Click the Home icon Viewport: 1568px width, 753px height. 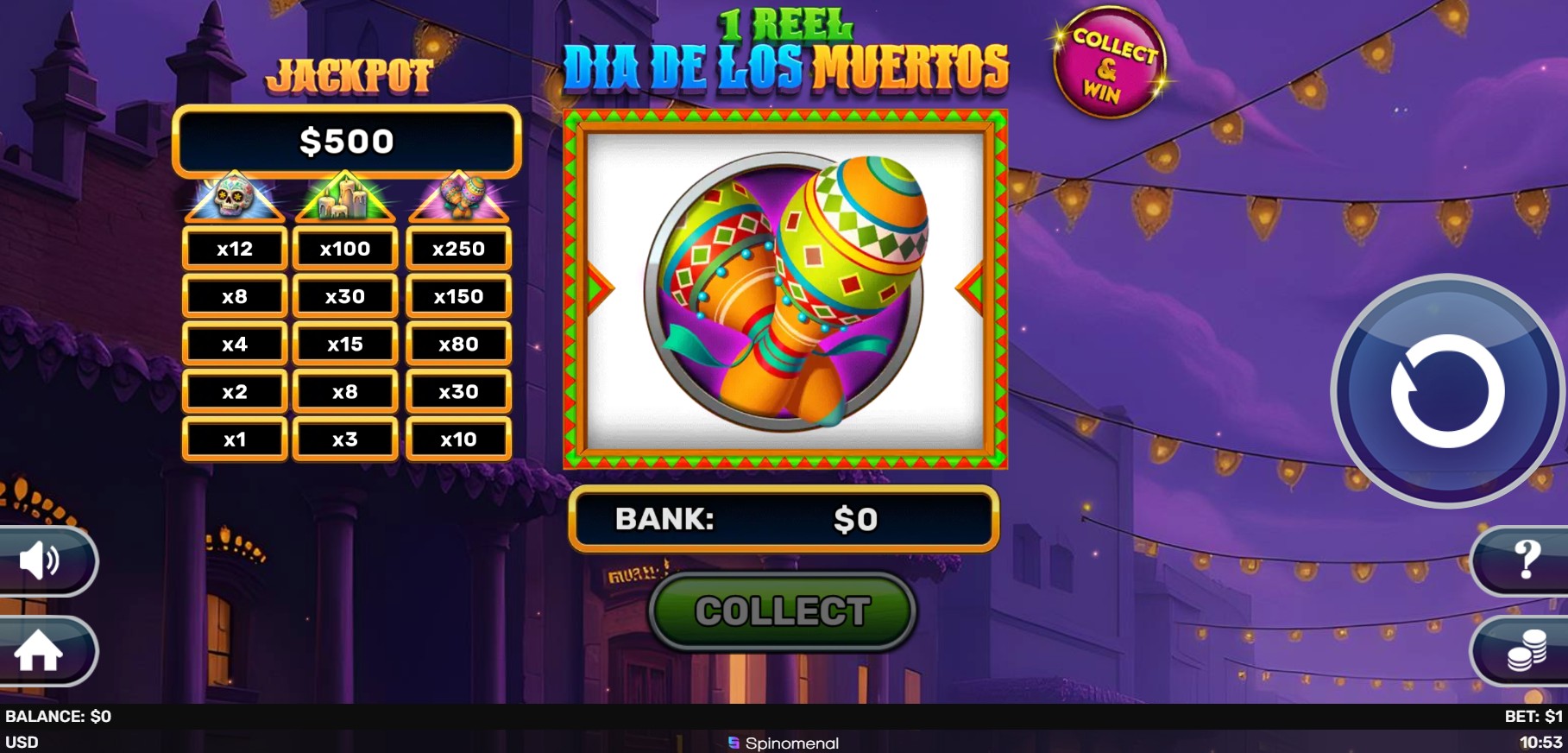tap(41, 652)
